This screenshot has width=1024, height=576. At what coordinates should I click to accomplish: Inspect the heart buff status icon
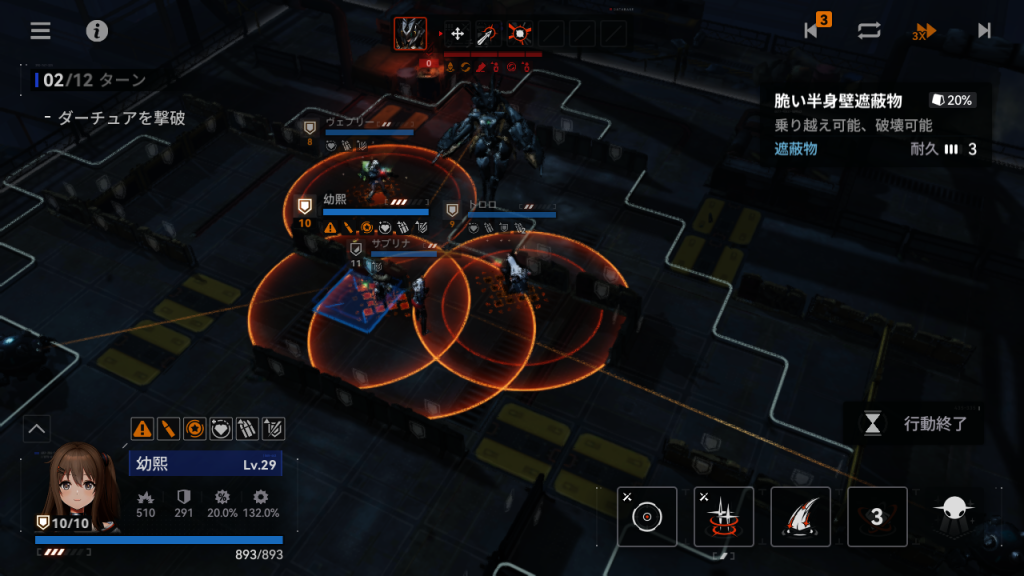point(220,429)
